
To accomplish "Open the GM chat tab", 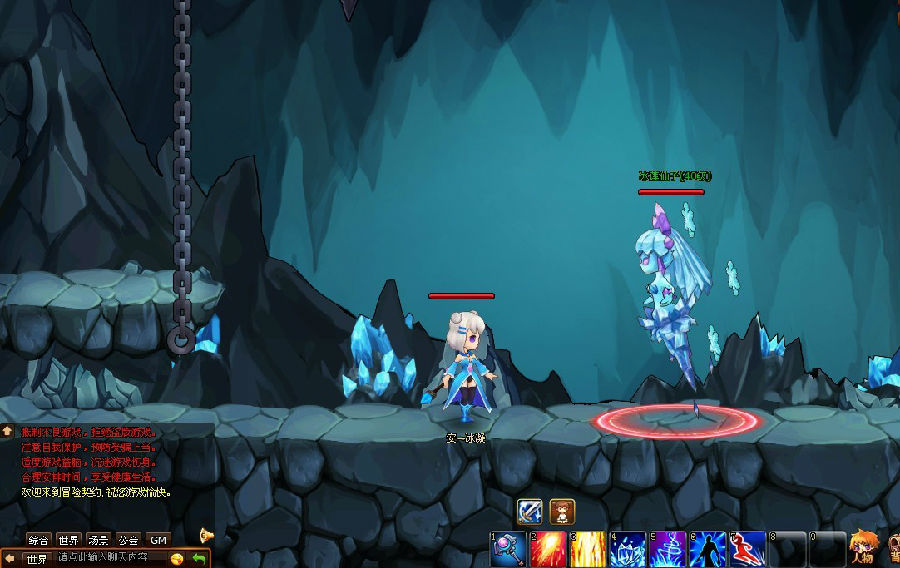I will 158,539.
